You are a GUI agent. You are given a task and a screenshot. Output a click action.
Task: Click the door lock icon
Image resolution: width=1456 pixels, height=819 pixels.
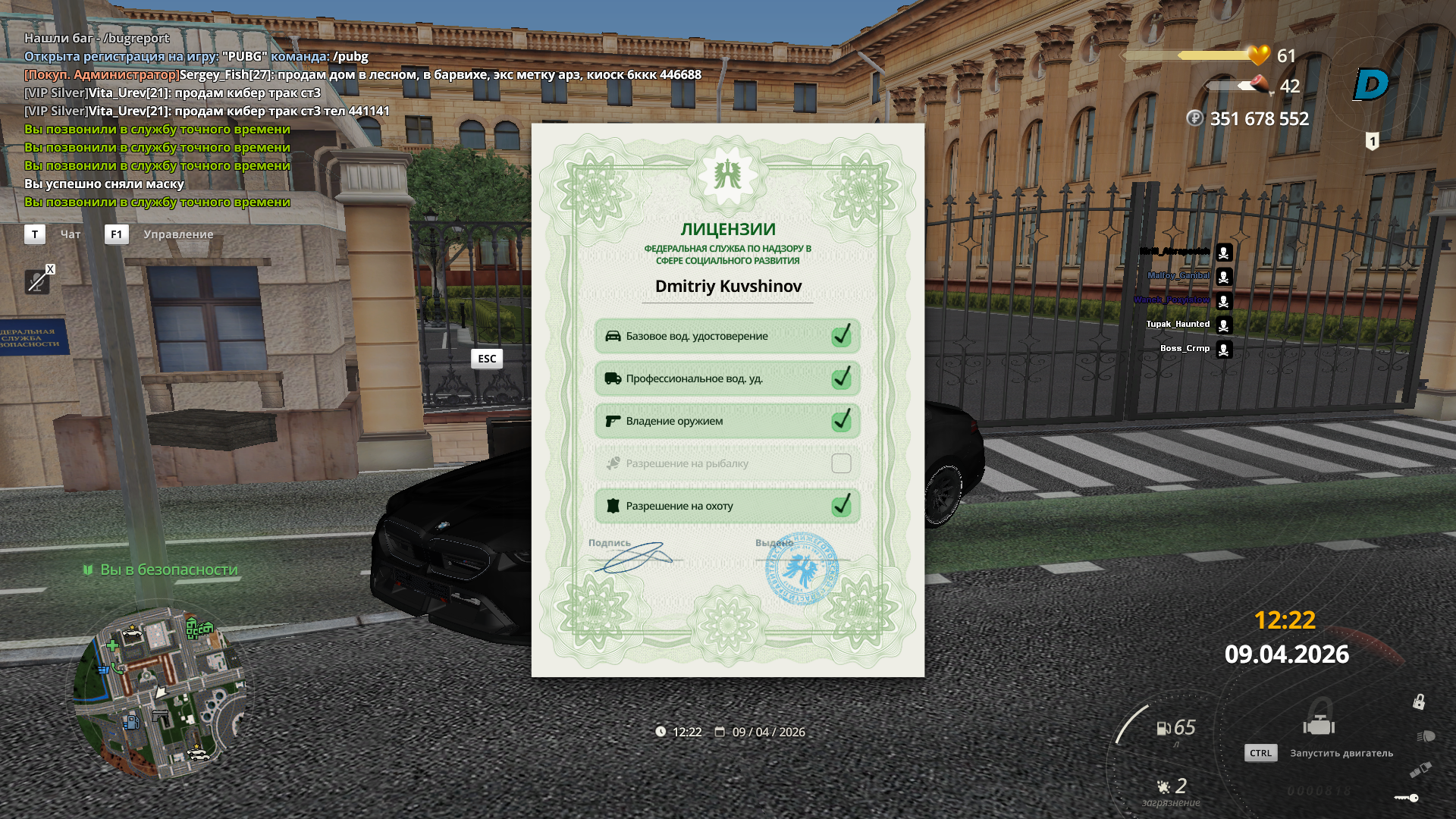click(x=1418, y=701)
